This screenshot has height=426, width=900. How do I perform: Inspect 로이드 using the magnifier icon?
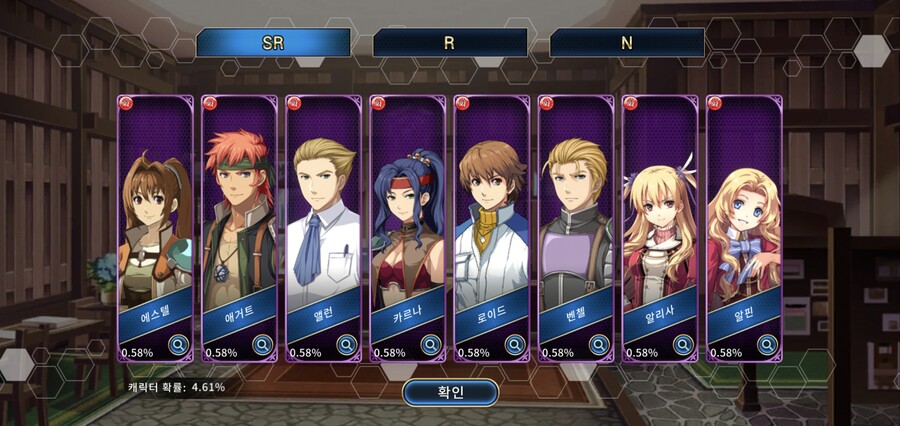[x=515, y=345]
